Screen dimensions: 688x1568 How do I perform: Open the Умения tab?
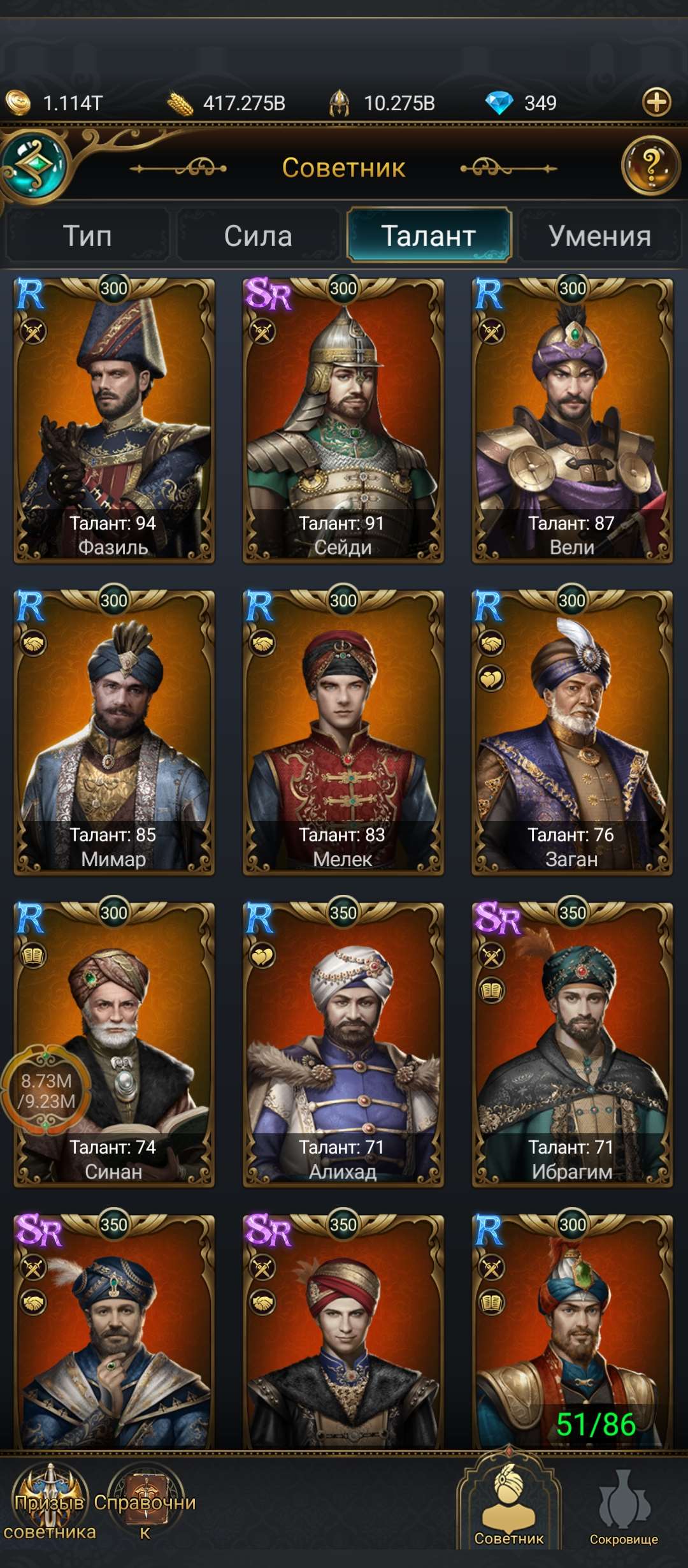(599, 236)
